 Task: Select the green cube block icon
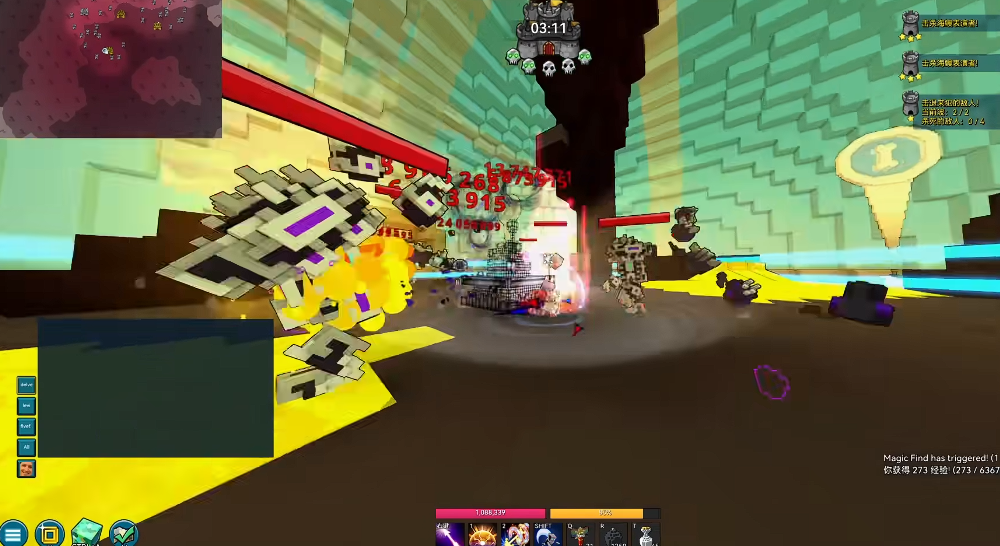click(x=87, y=533)
